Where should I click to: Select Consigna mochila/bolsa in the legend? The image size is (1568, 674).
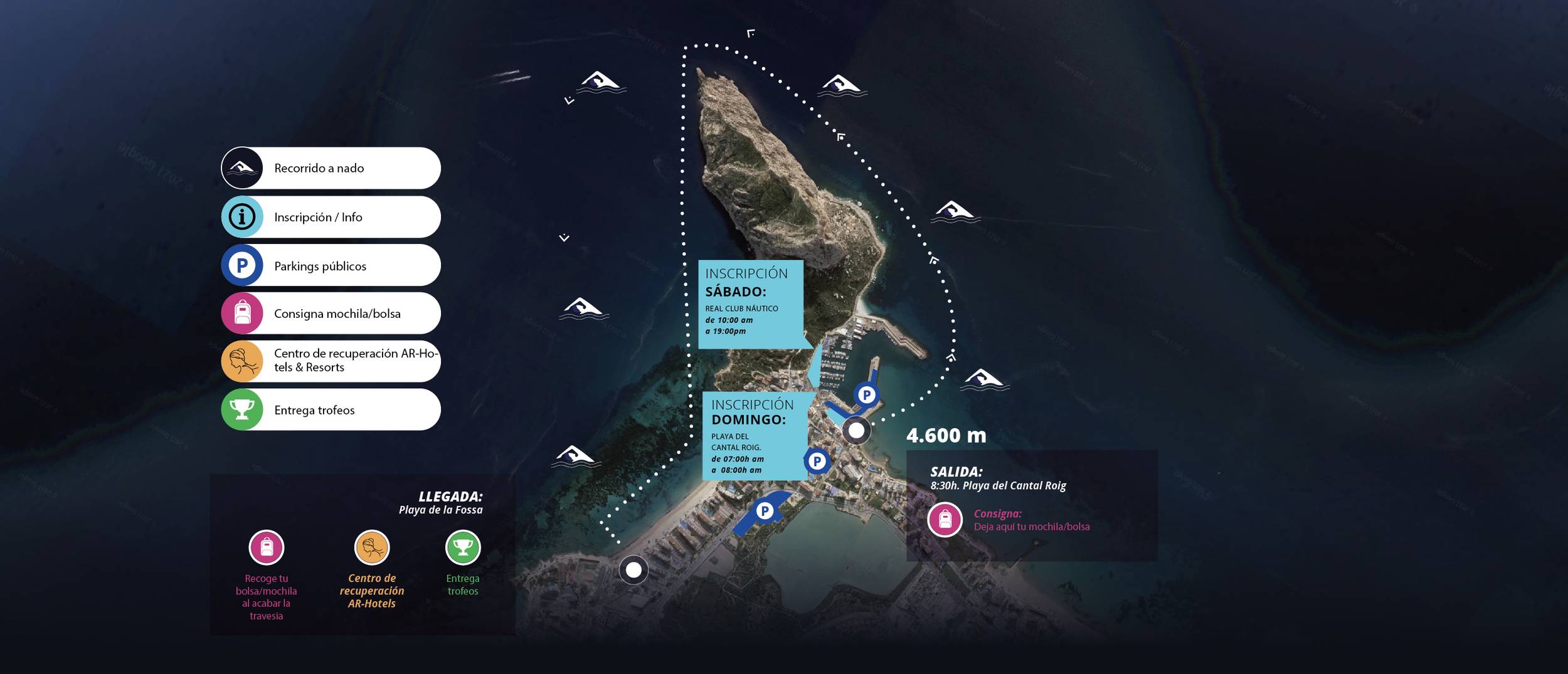(x=331, y=313)
